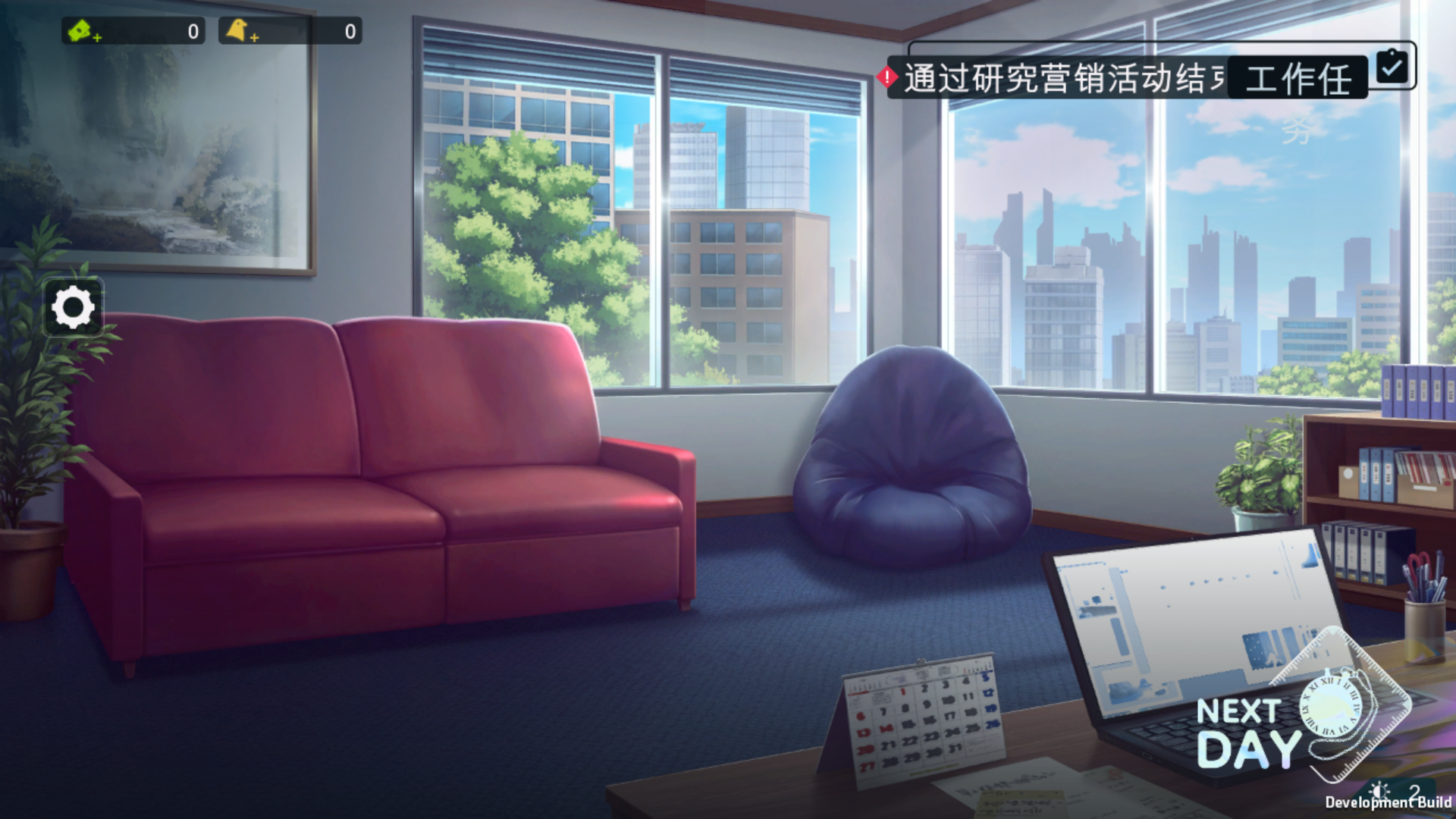Toggle the brightness mode indicator
Image resolution: width=1456 pixels, height=819 pixels.
point(1380,791)
